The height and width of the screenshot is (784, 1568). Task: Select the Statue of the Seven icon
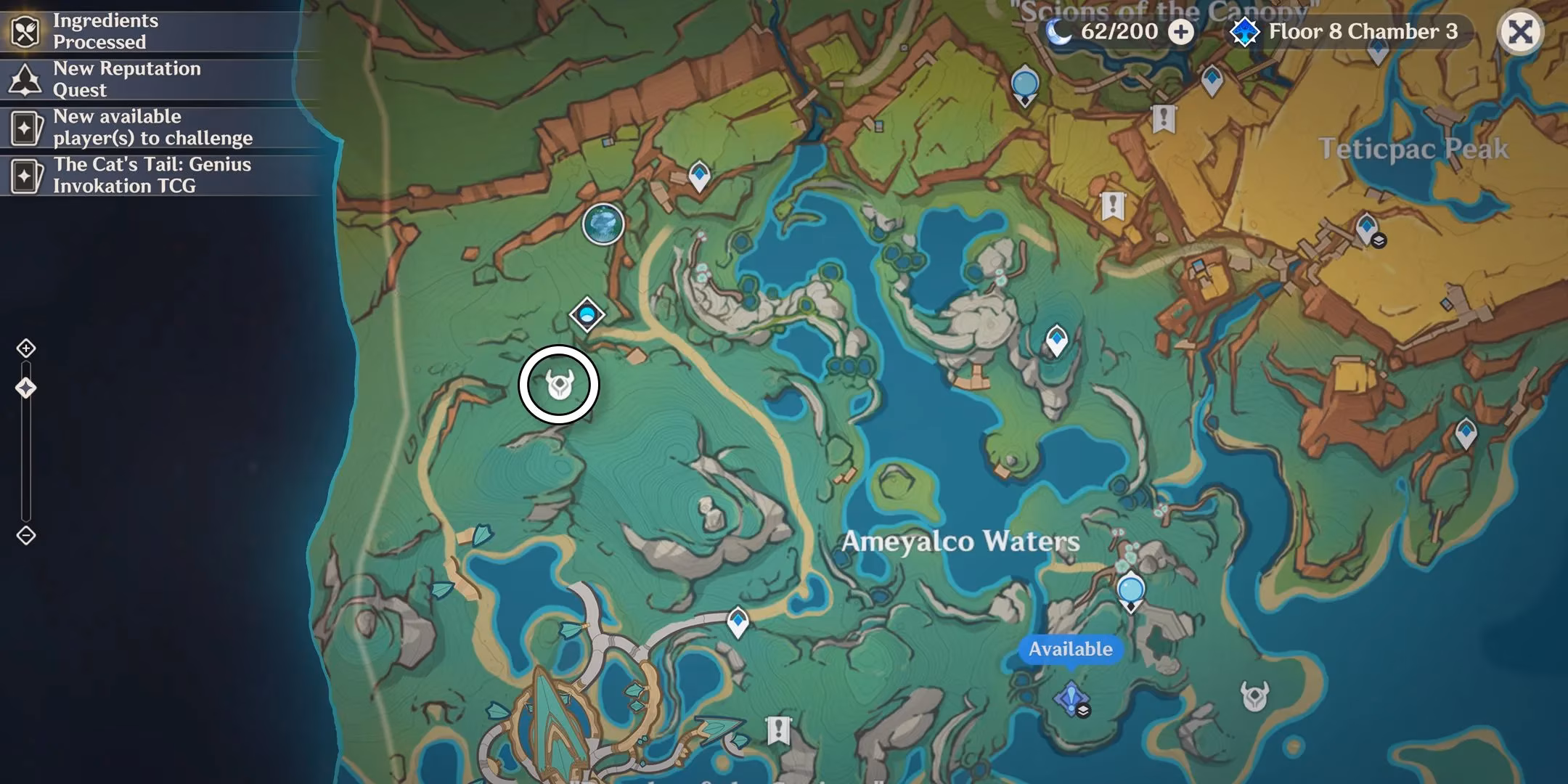[604, 225]
